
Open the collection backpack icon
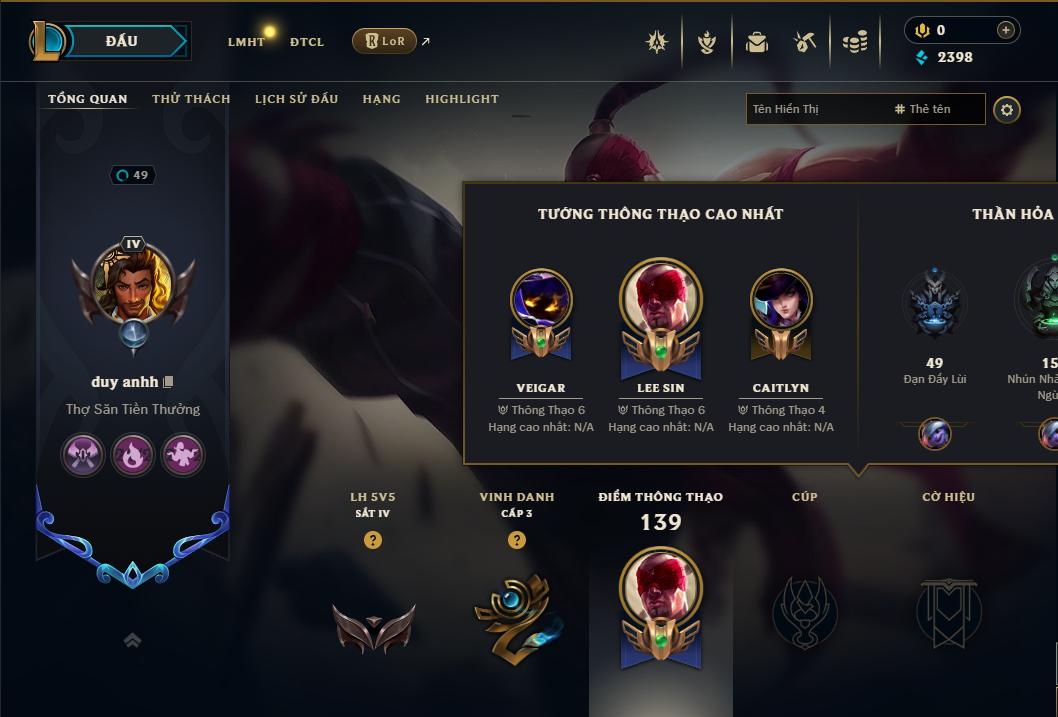[756, 42]
